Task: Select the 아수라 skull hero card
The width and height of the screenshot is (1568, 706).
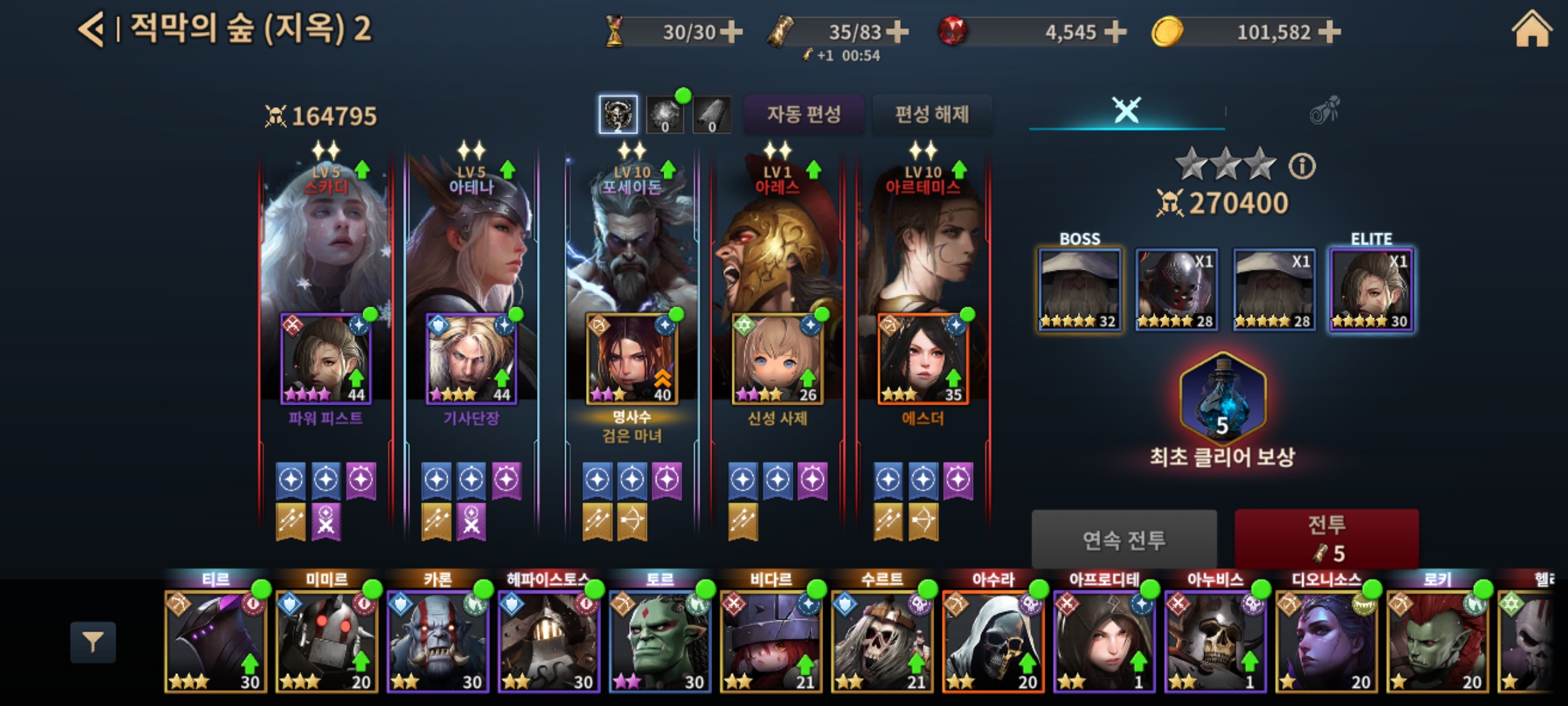Action: (x=993, y=641)
